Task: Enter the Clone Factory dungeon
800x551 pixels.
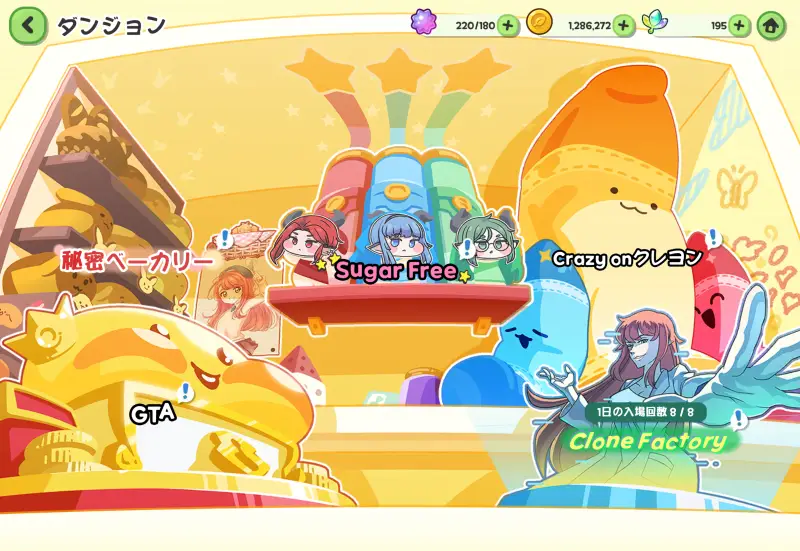Action: (x=648, y=440)
